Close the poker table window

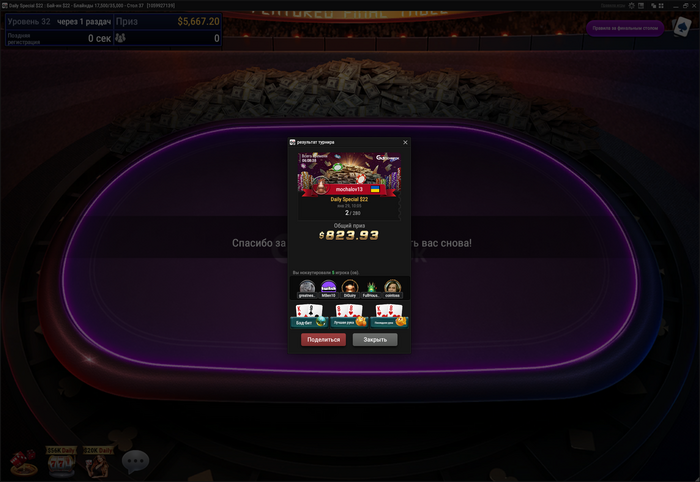coord(692,5)
